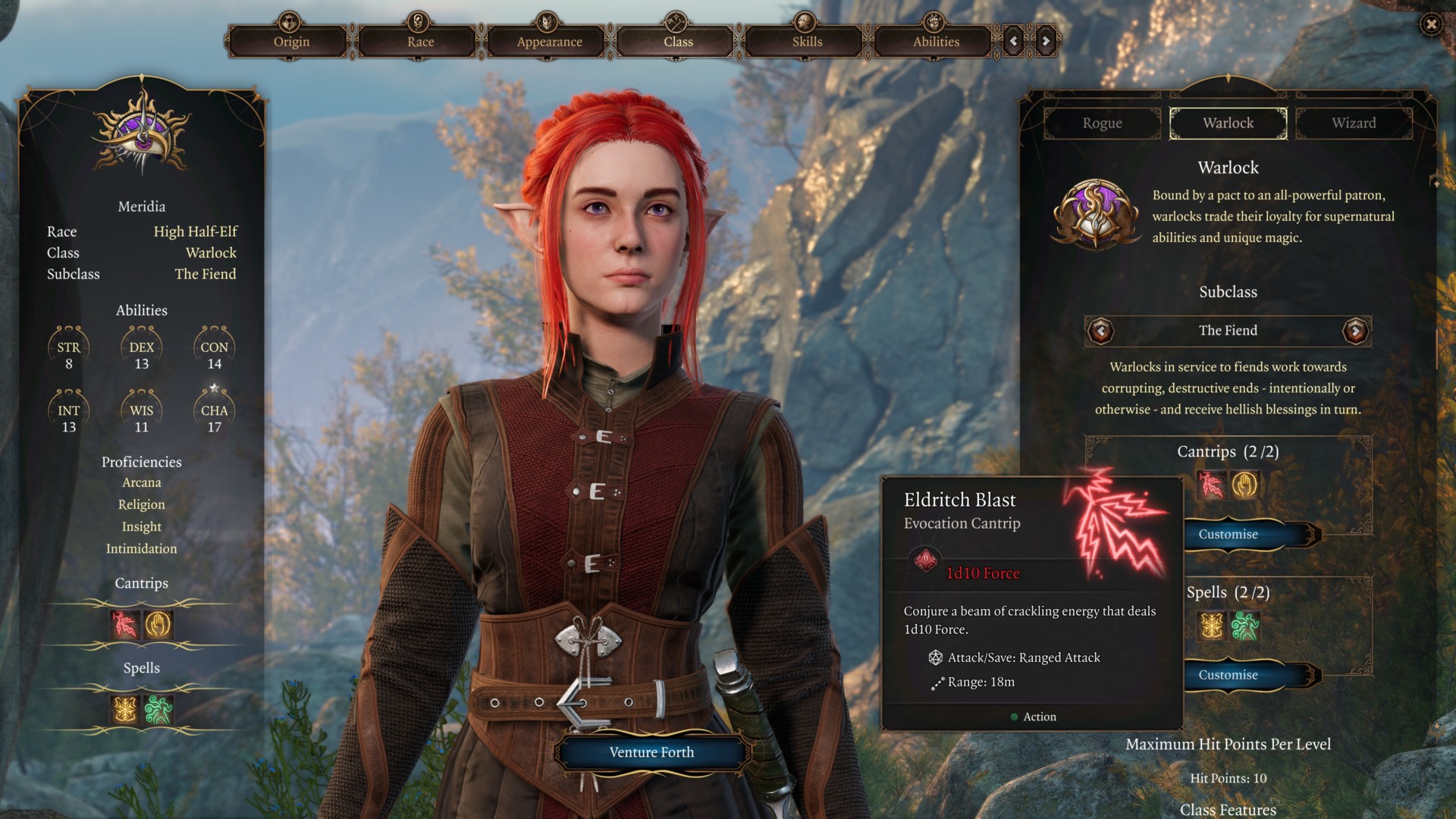This screenshot has width=1456, height=819.
Task: Choose the Wizard class
Action: click(1354, 124)
